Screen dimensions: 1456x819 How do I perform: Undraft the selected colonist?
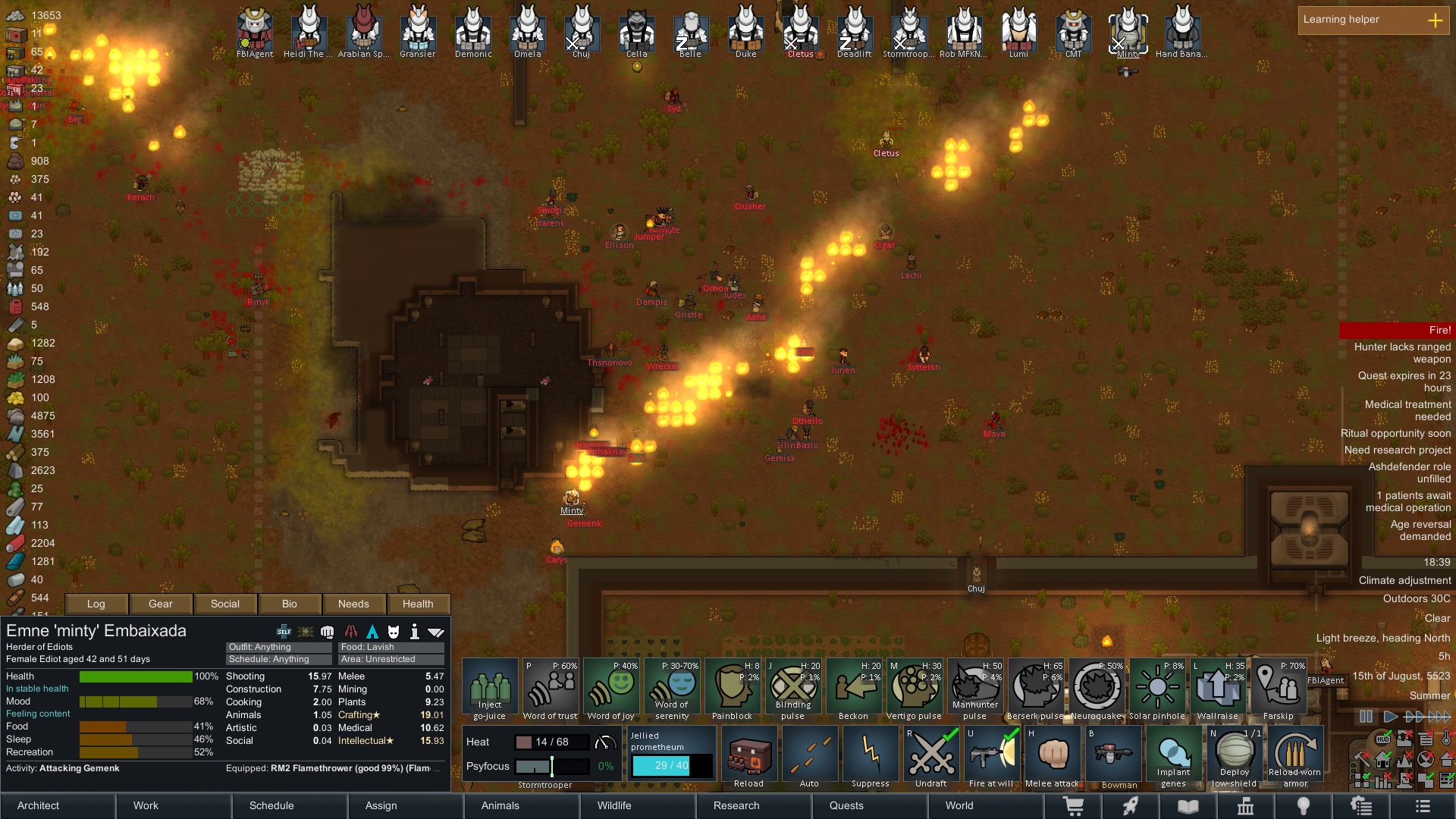click(x=930, y=757)
